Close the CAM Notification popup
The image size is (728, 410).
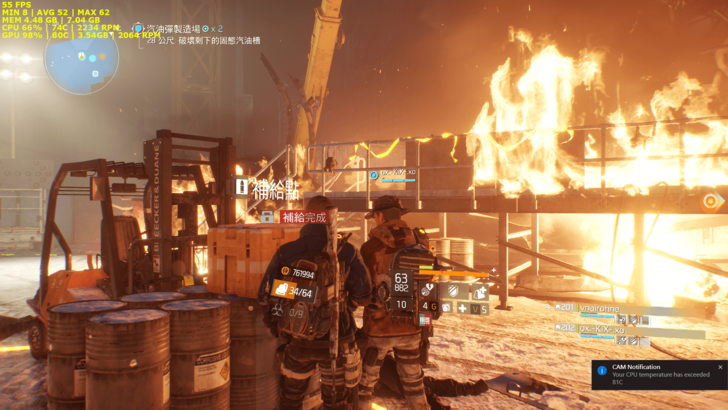click(x=719, y=367)
